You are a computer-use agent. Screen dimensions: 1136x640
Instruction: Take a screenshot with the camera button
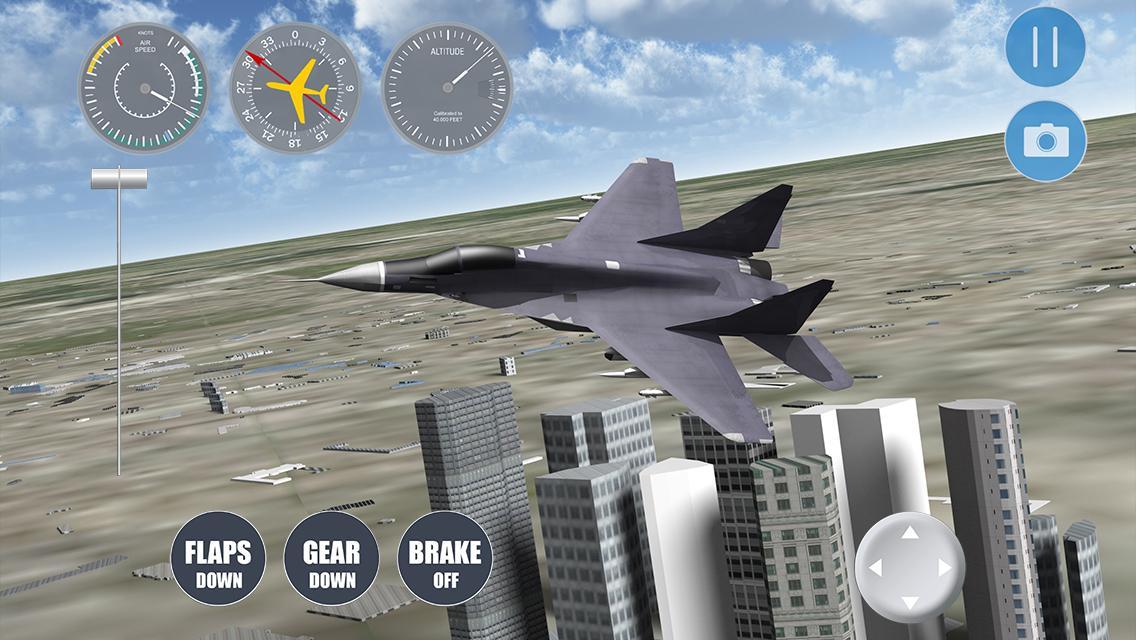point(1045,141)
